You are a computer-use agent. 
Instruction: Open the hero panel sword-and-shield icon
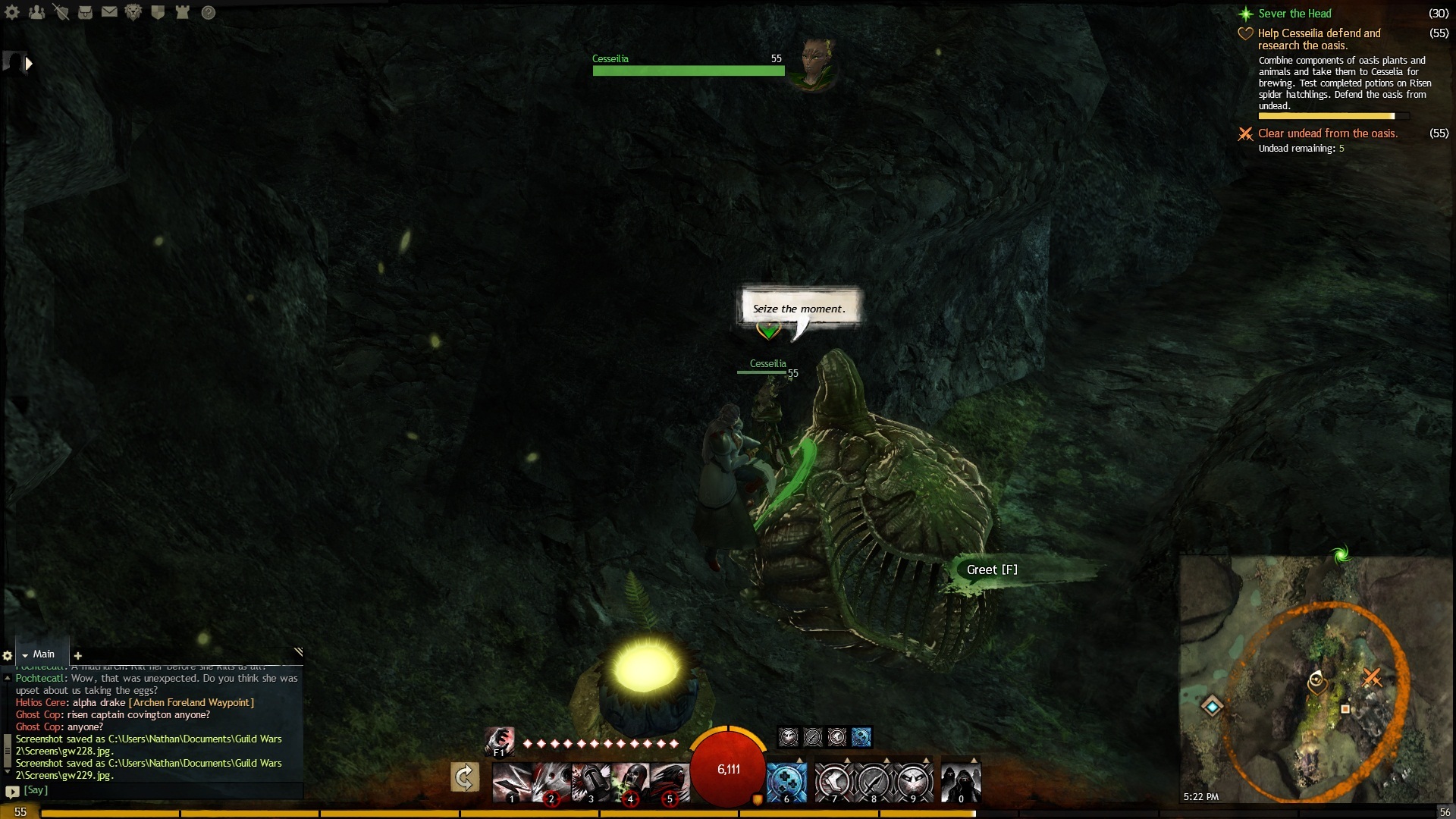click(61, 12)
